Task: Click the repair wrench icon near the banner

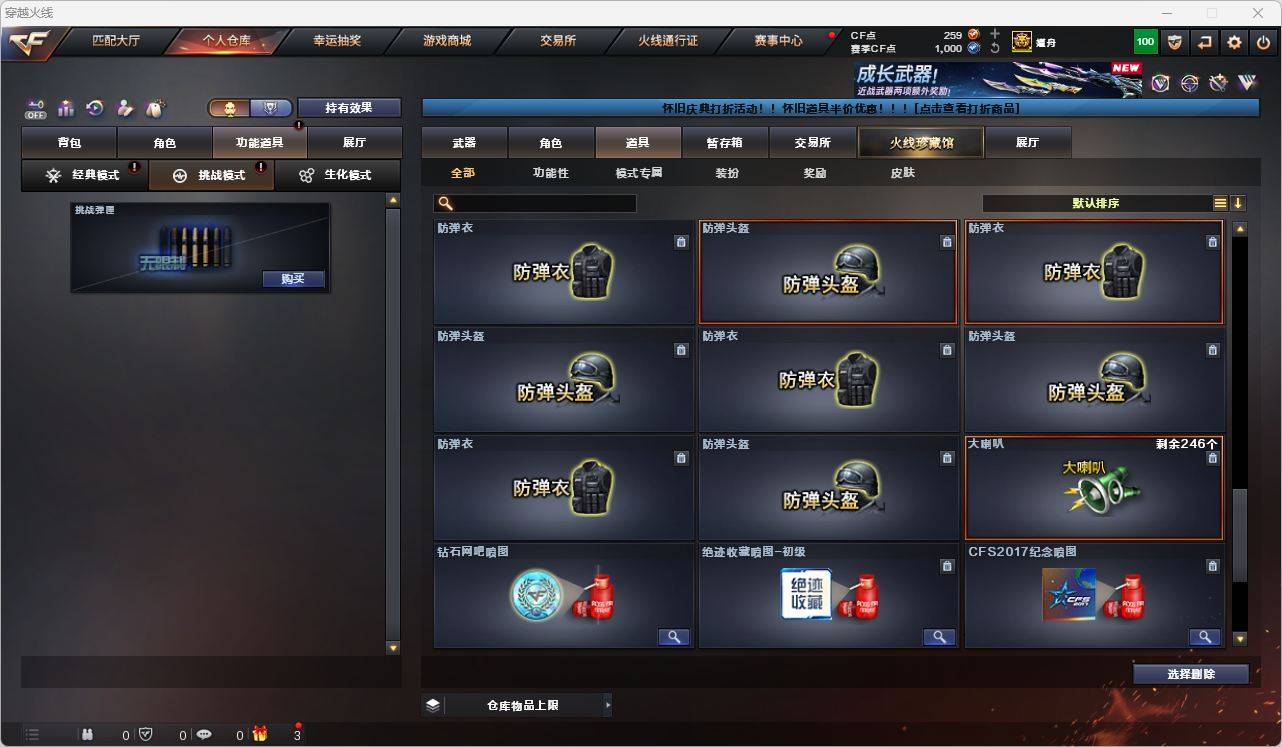Action: coord(1217,84)
